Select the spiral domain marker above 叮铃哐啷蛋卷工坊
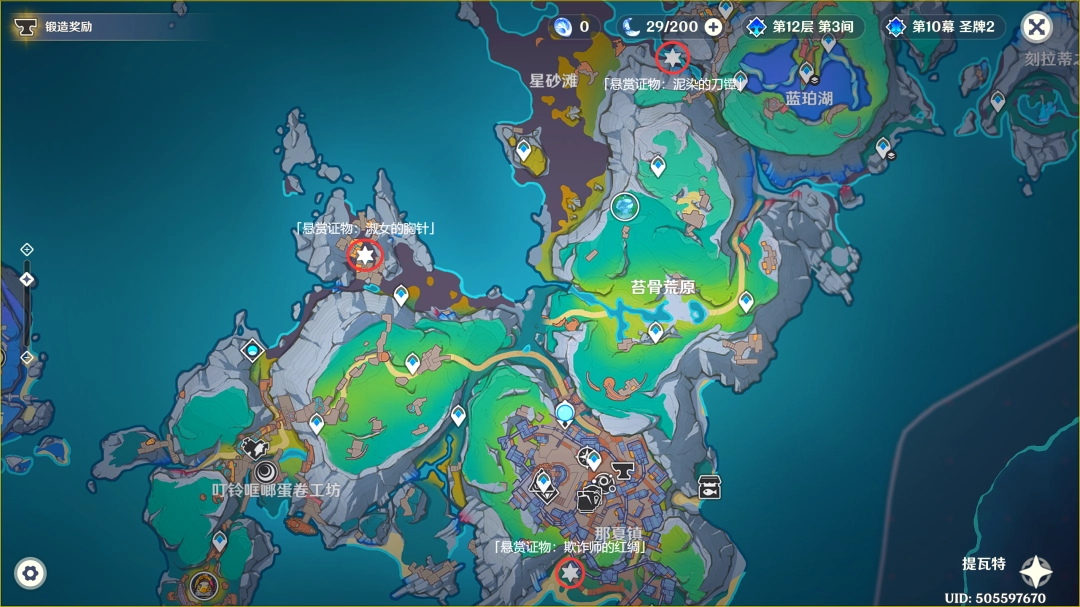Image resolution: width=1080 pixels, height=607 pixels. click(x=267, y=470)
